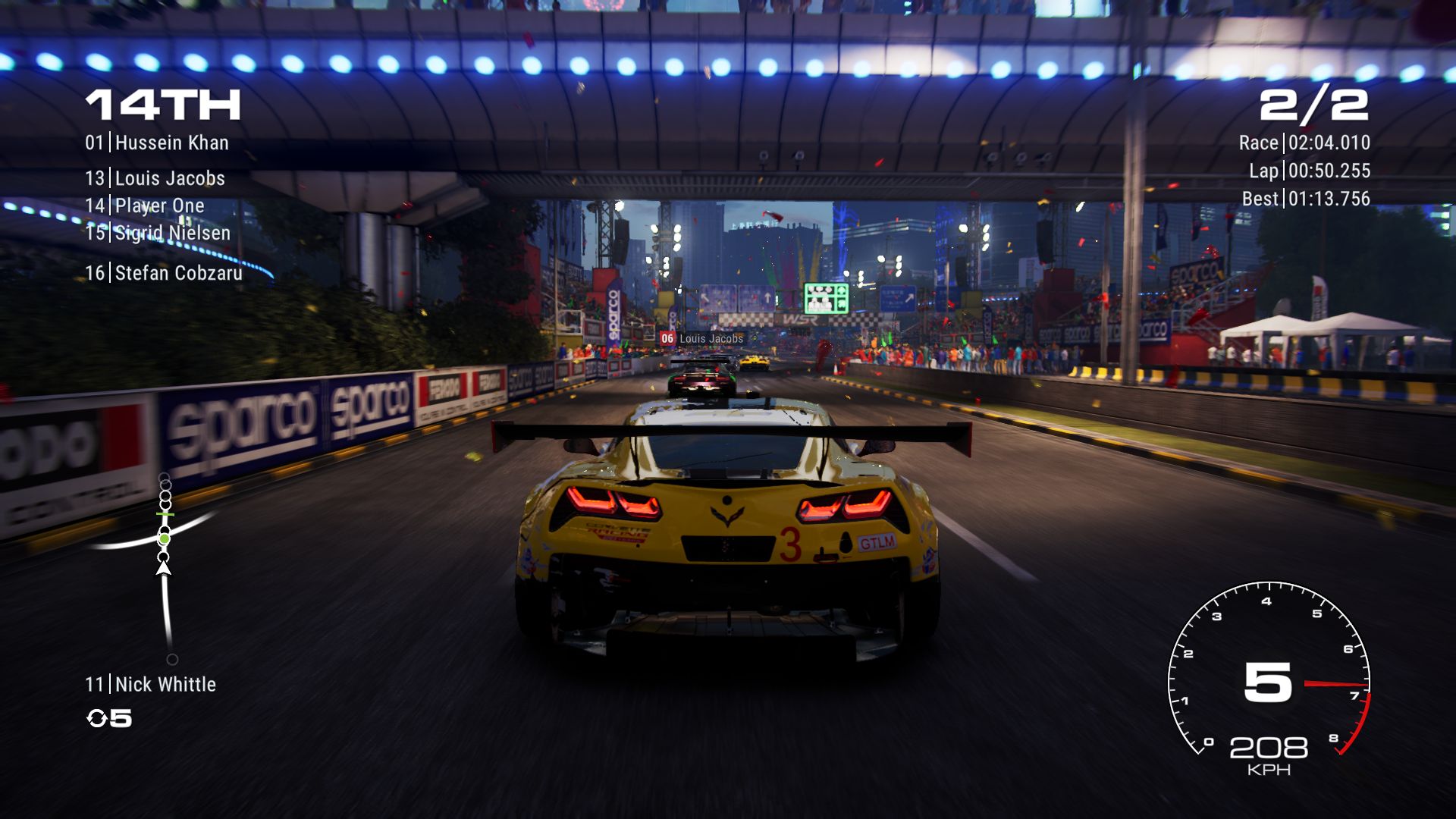Select the 13th place Louis Jacobs row
The image size is (1456, 819).
pyautogui.click(x=155, y=178)
